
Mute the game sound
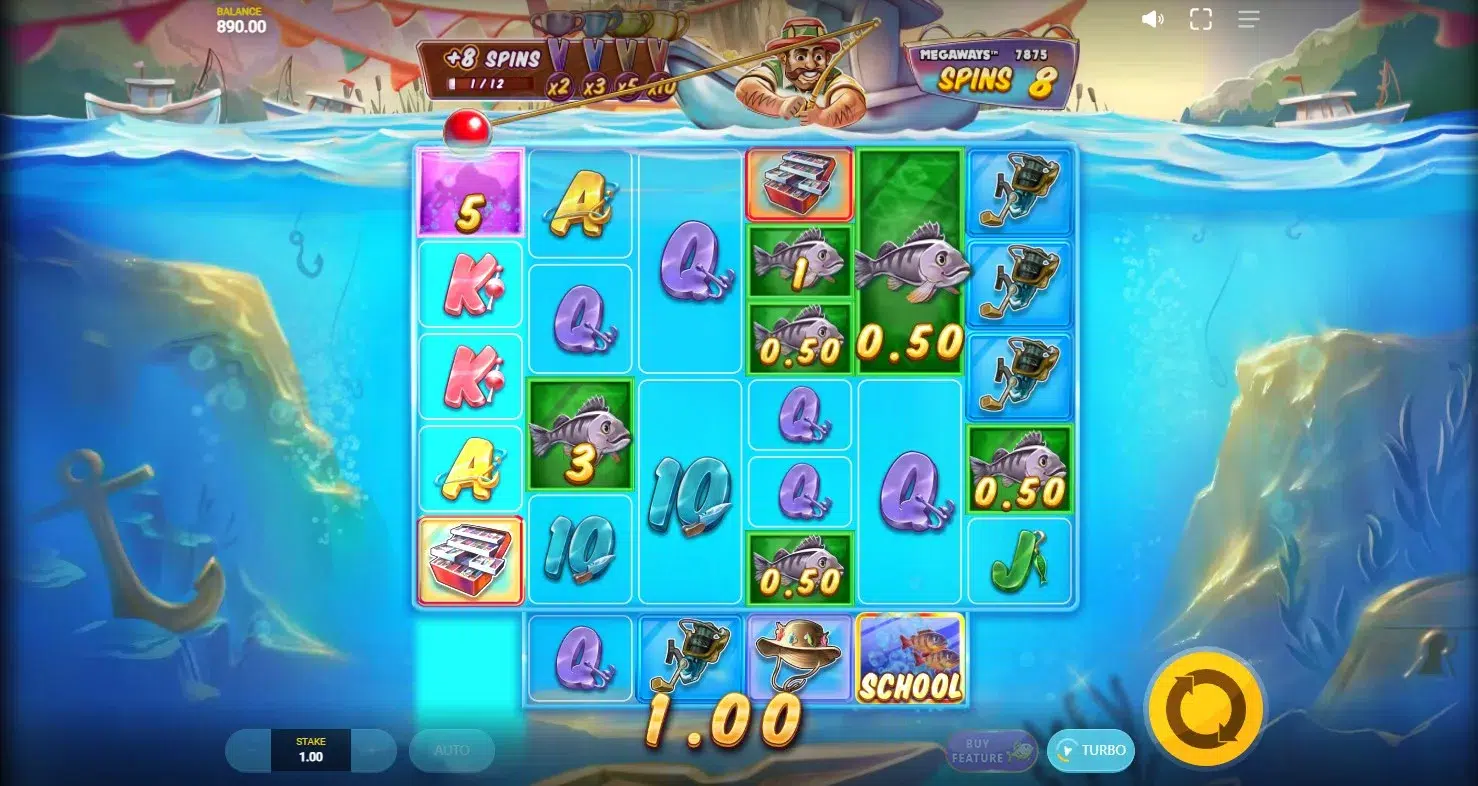(1153, 19)
